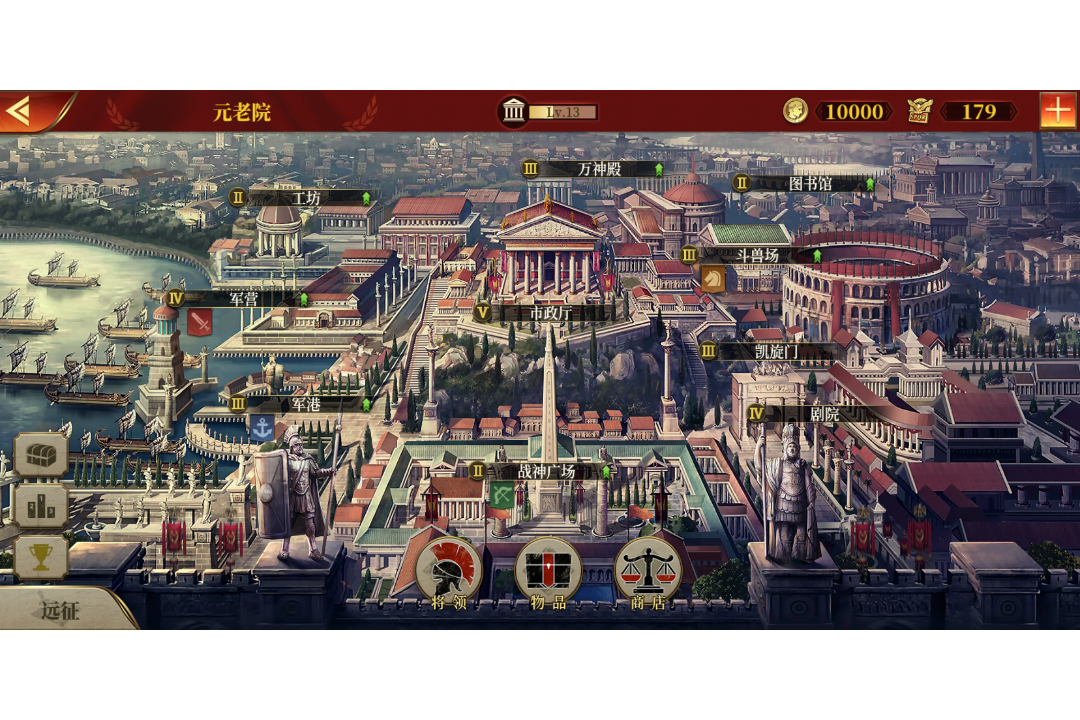Select the 工坊 workshop building label
The height and width of the screenshot is (720, 1080).
coord(305,198)
